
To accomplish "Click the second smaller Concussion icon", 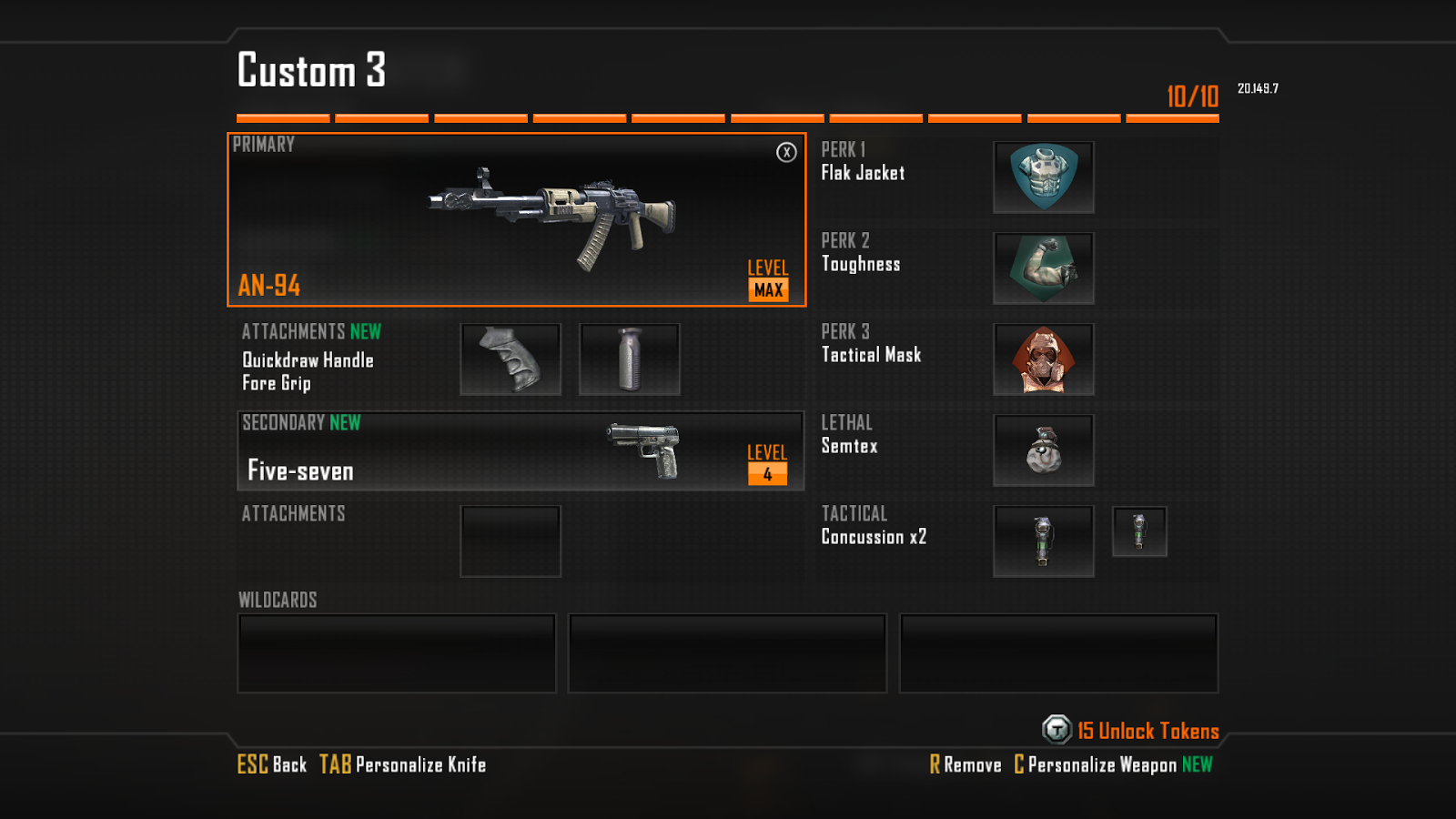I will tap(1140, 531).
